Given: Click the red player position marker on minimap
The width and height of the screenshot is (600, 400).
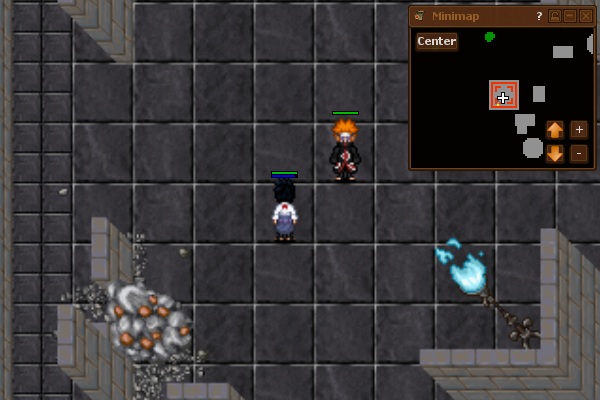Looking at the screenshot, I should pyautogui.click(x=504, y=95).
